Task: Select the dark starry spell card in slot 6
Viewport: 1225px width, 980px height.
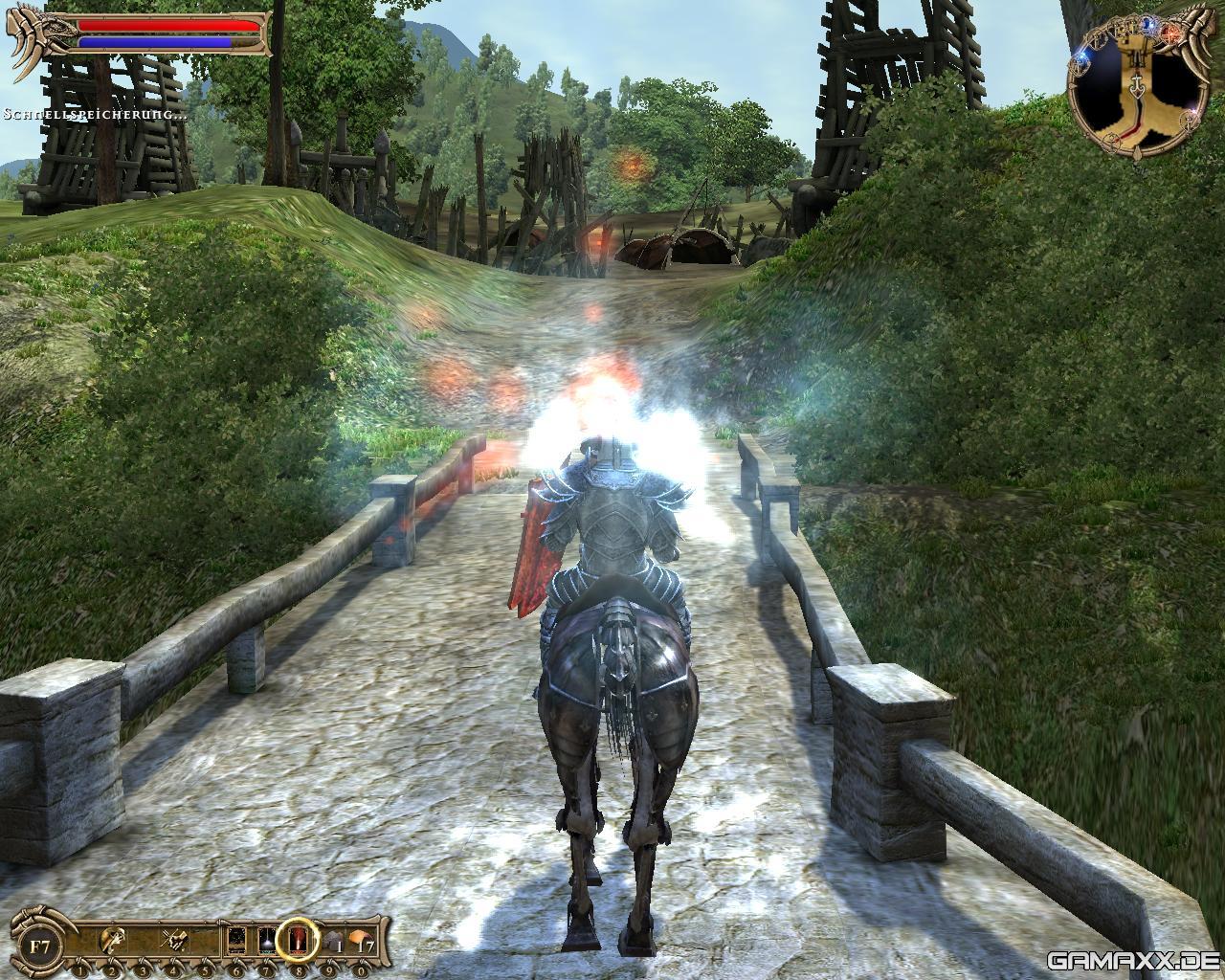Action: click(x=236, y=943)
